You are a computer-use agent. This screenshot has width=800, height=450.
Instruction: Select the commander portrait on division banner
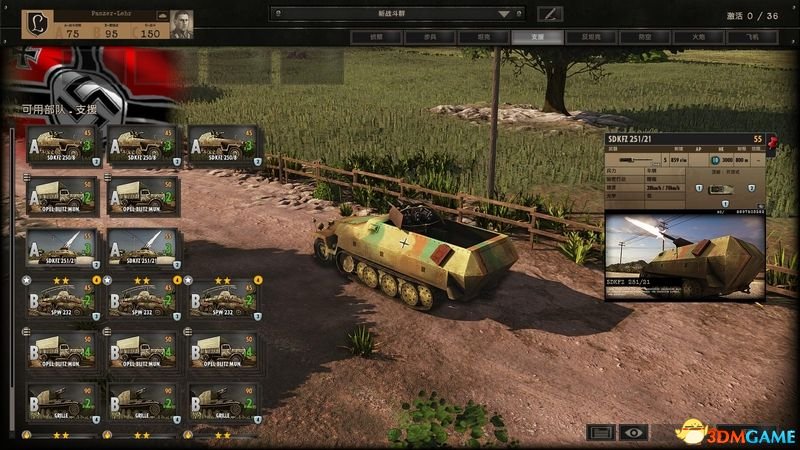pos(182,23)
